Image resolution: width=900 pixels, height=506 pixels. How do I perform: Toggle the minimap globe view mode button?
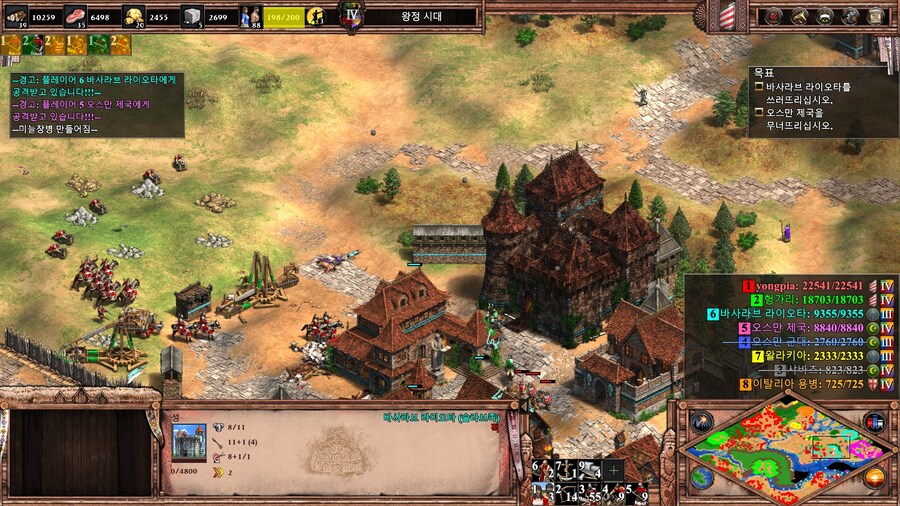[x=701, y=477]
